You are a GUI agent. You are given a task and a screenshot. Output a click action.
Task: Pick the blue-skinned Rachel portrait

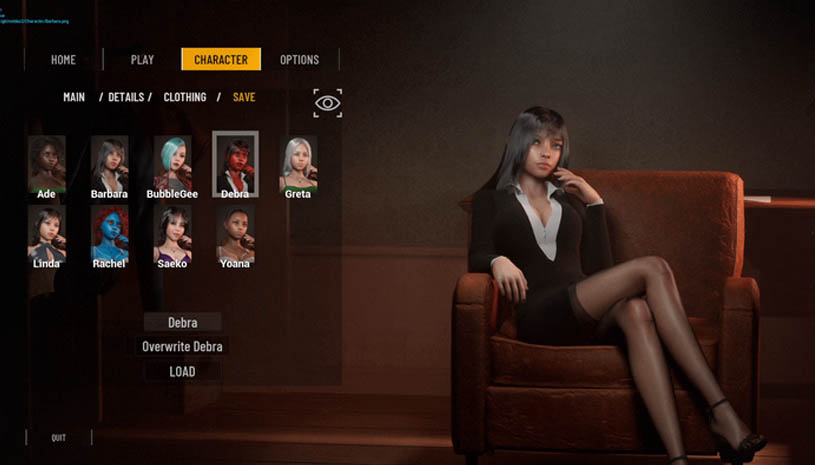click(x=109, y=234)
